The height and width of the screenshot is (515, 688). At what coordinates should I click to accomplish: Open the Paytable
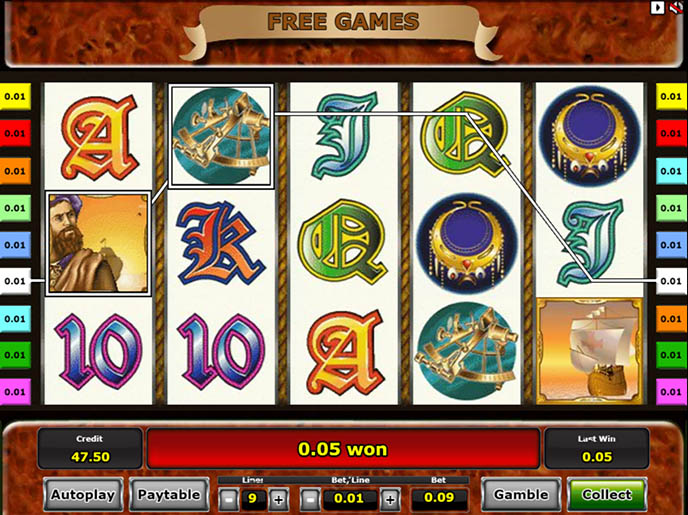(168, 494)
